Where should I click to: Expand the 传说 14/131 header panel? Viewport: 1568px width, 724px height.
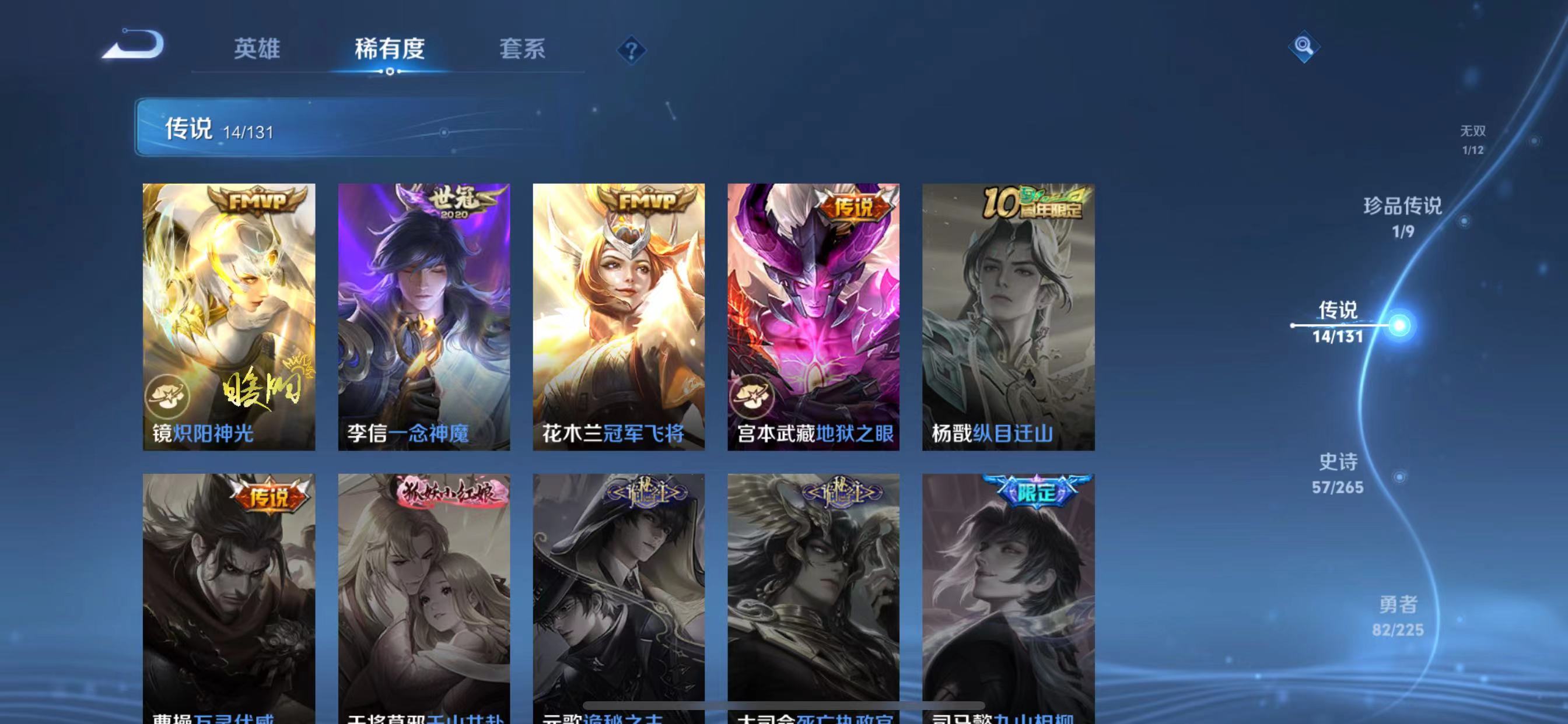coord(304,128)
